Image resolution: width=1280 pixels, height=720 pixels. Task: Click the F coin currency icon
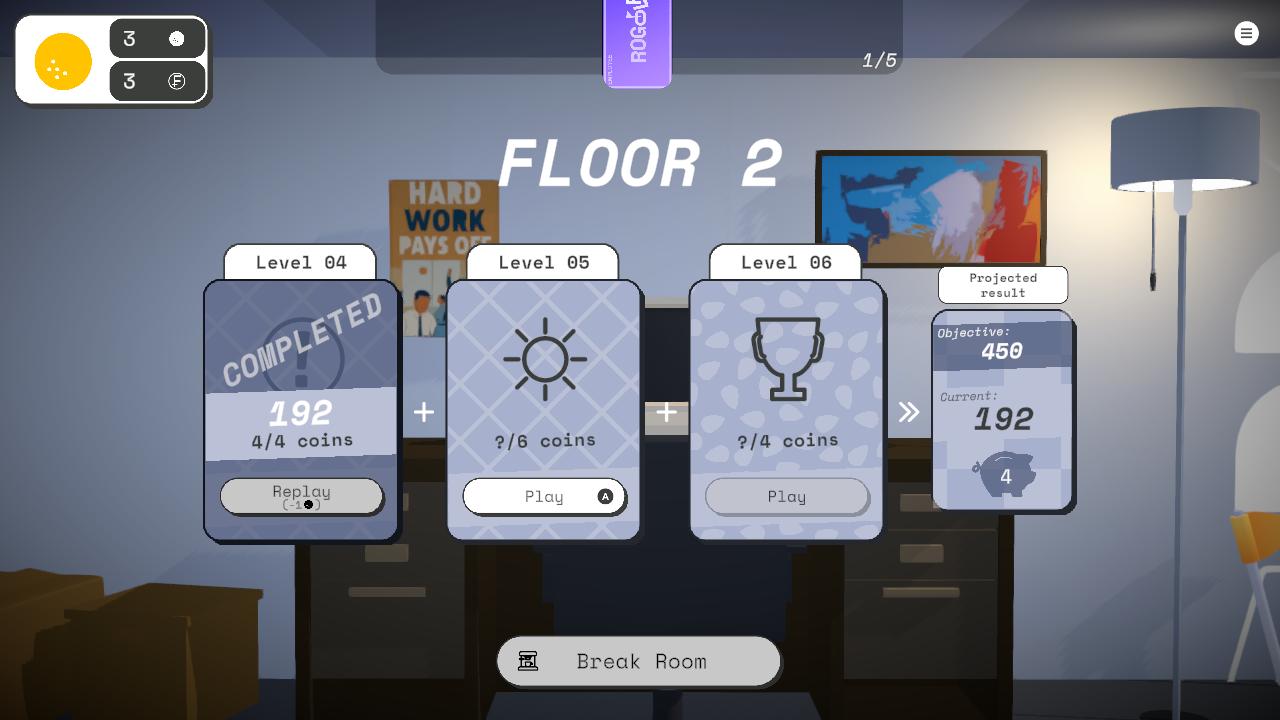point(178,81)
